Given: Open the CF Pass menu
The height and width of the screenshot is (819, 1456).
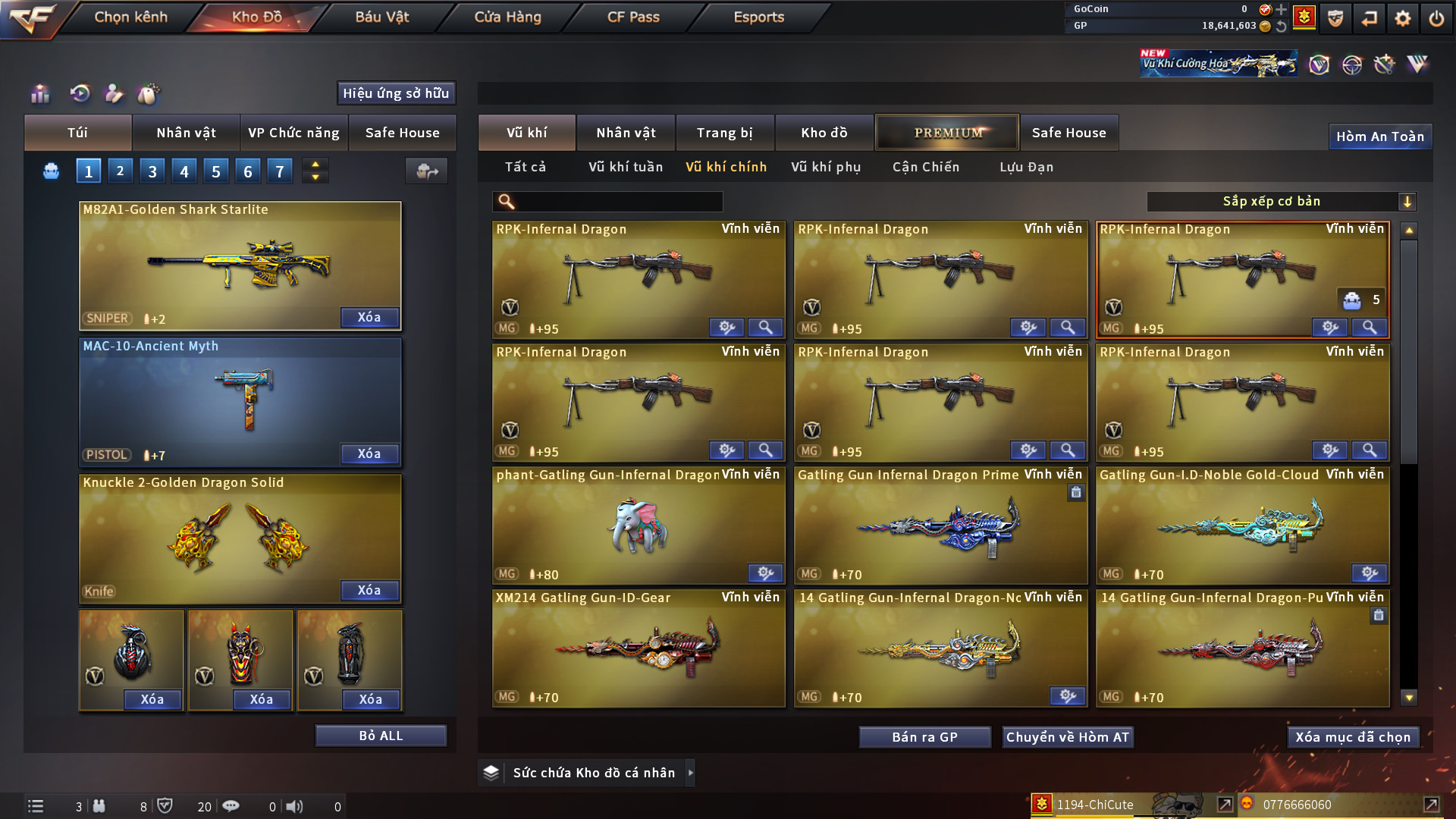Looking at the screenshot, I should tap(633, 17).
